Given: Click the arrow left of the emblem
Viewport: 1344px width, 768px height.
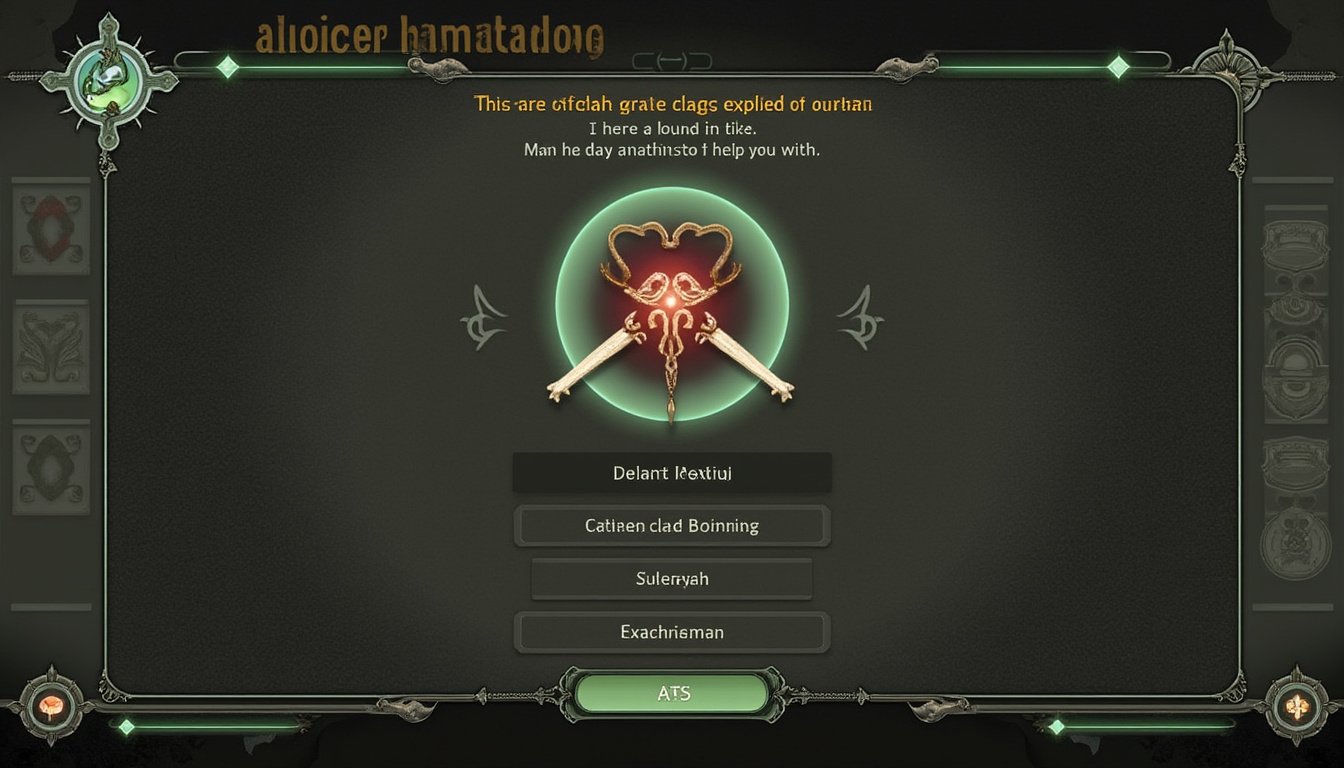Looking at the screenshot, I should (484, 318).
